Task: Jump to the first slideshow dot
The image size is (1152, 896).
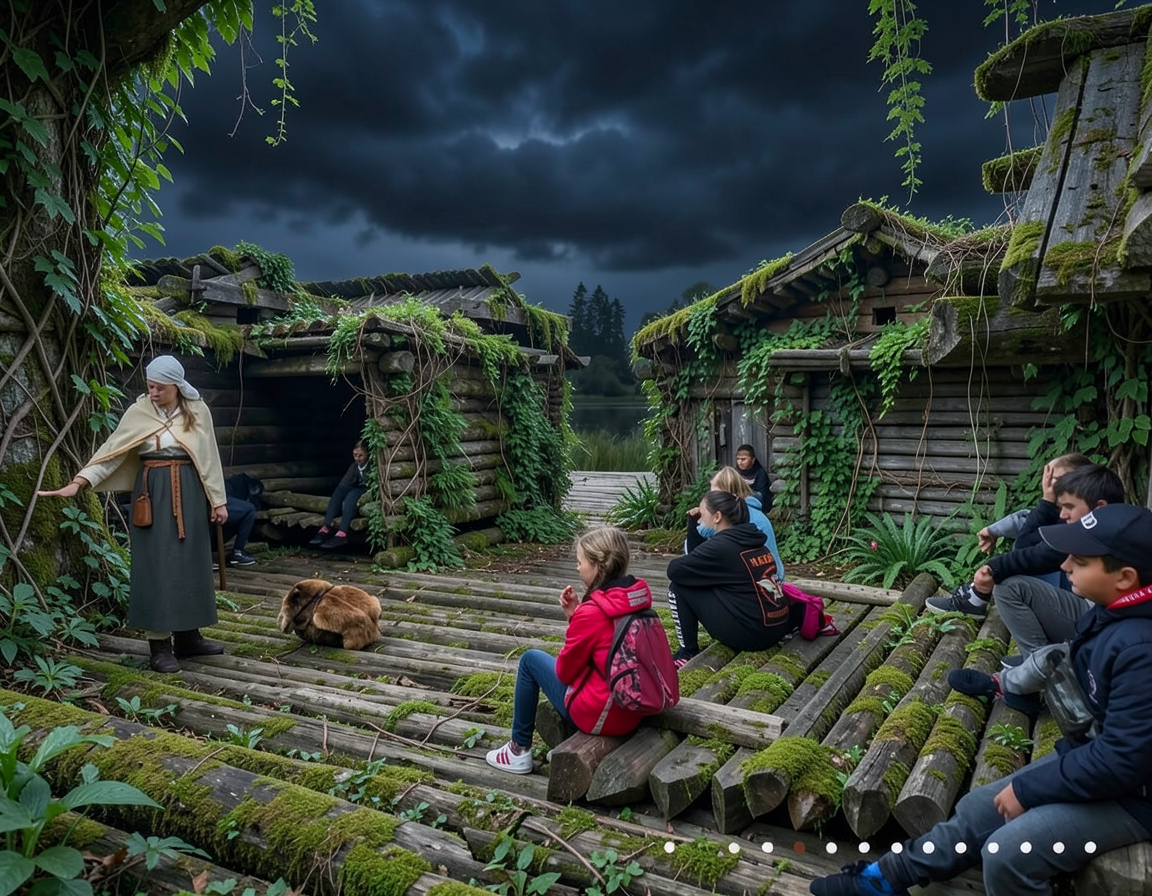Action: pos(669,847)
